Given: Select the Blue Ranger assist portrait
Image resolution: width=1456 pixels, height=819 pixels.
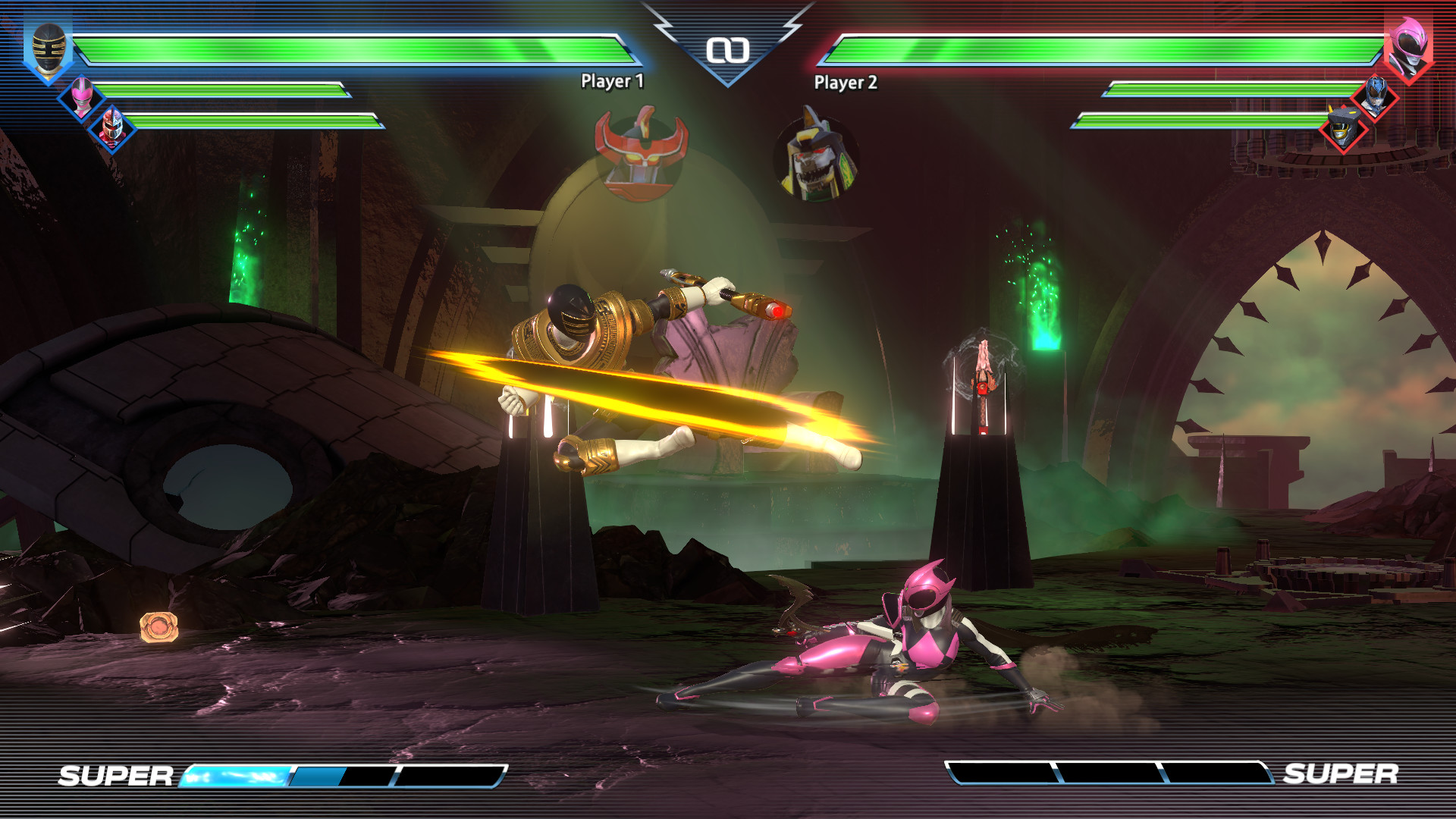Looking at the screenshot, I should tap(1376, 95).
